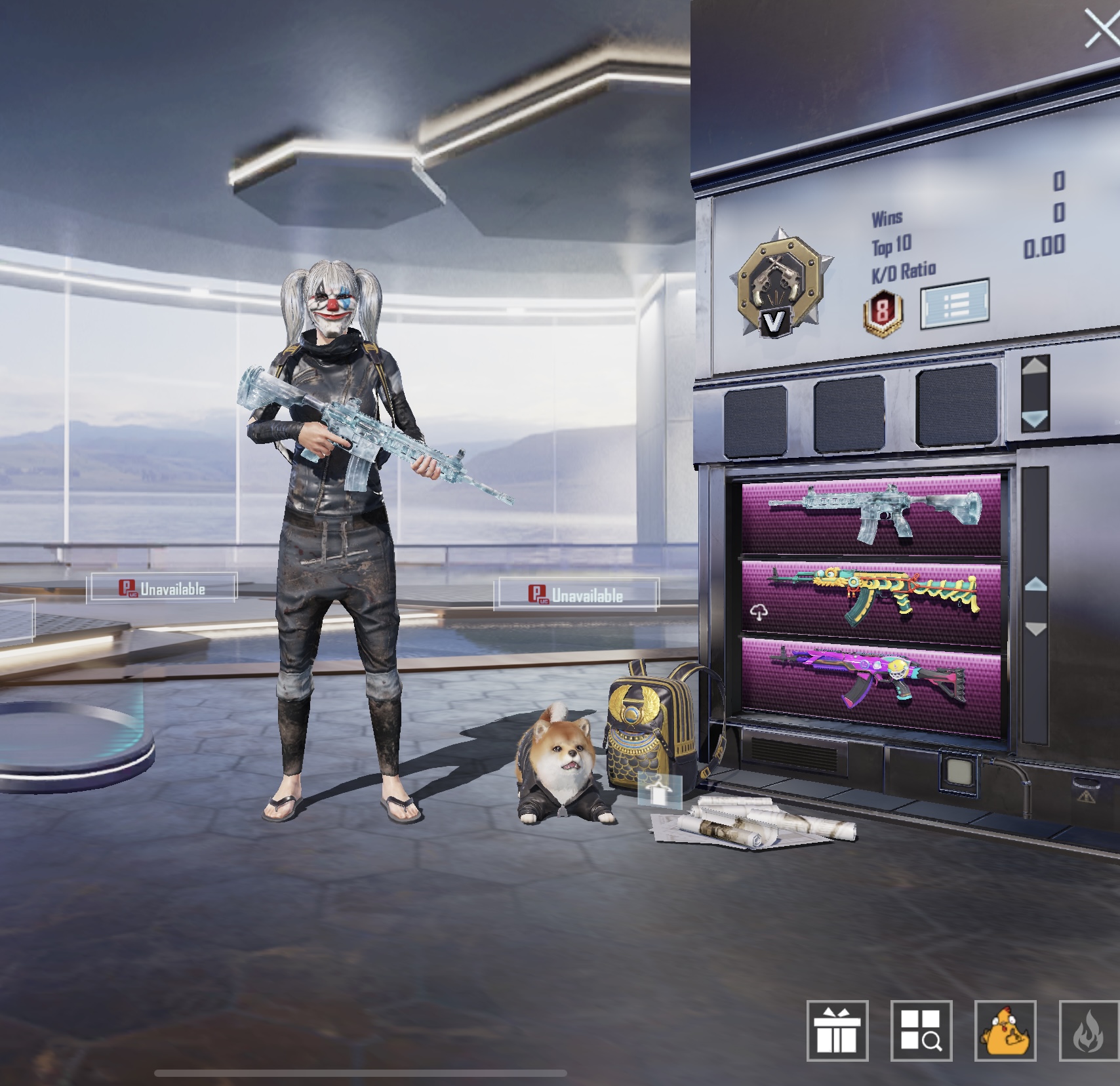This screenshot has width=1120, height=1086.
Task: Close the profile showcase panel
Action: coord(1100,30)
